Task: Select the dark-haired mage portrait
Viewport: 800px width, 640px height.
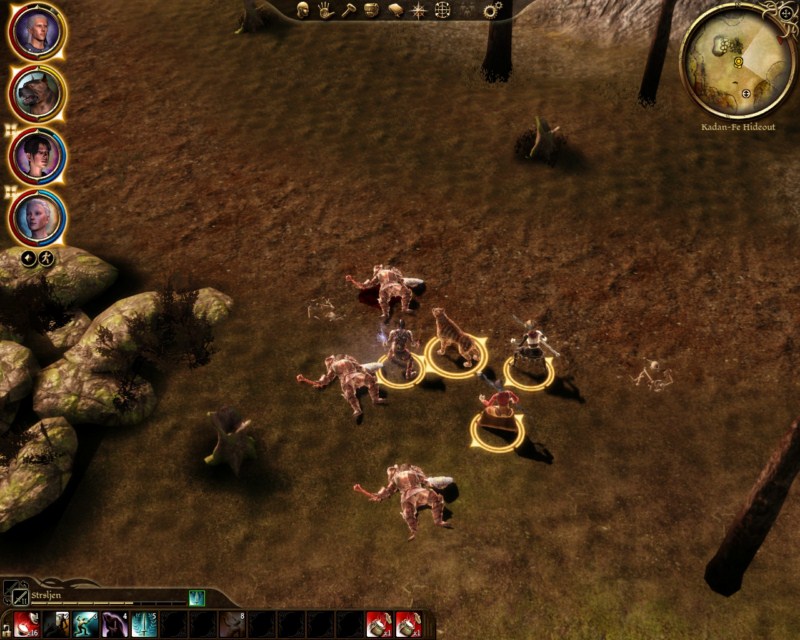Action: (x=38, y=155)
